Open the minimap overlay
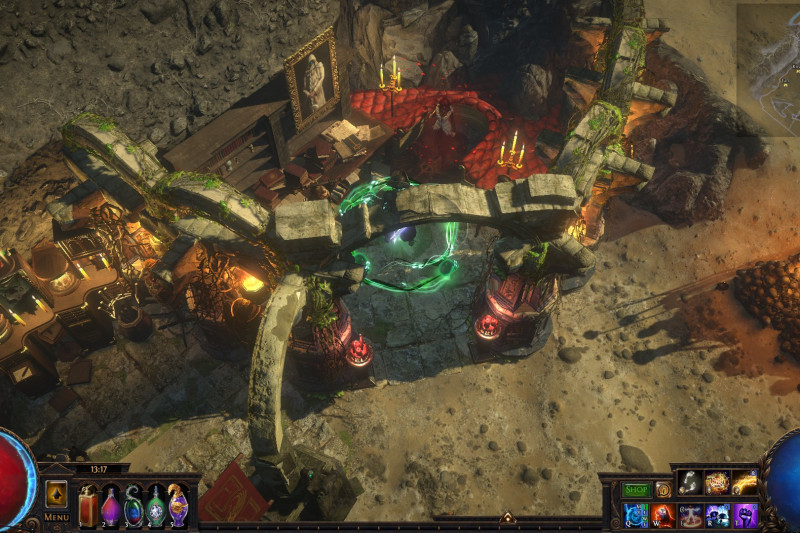Screen dimensions: 800x533 [768, 65]
